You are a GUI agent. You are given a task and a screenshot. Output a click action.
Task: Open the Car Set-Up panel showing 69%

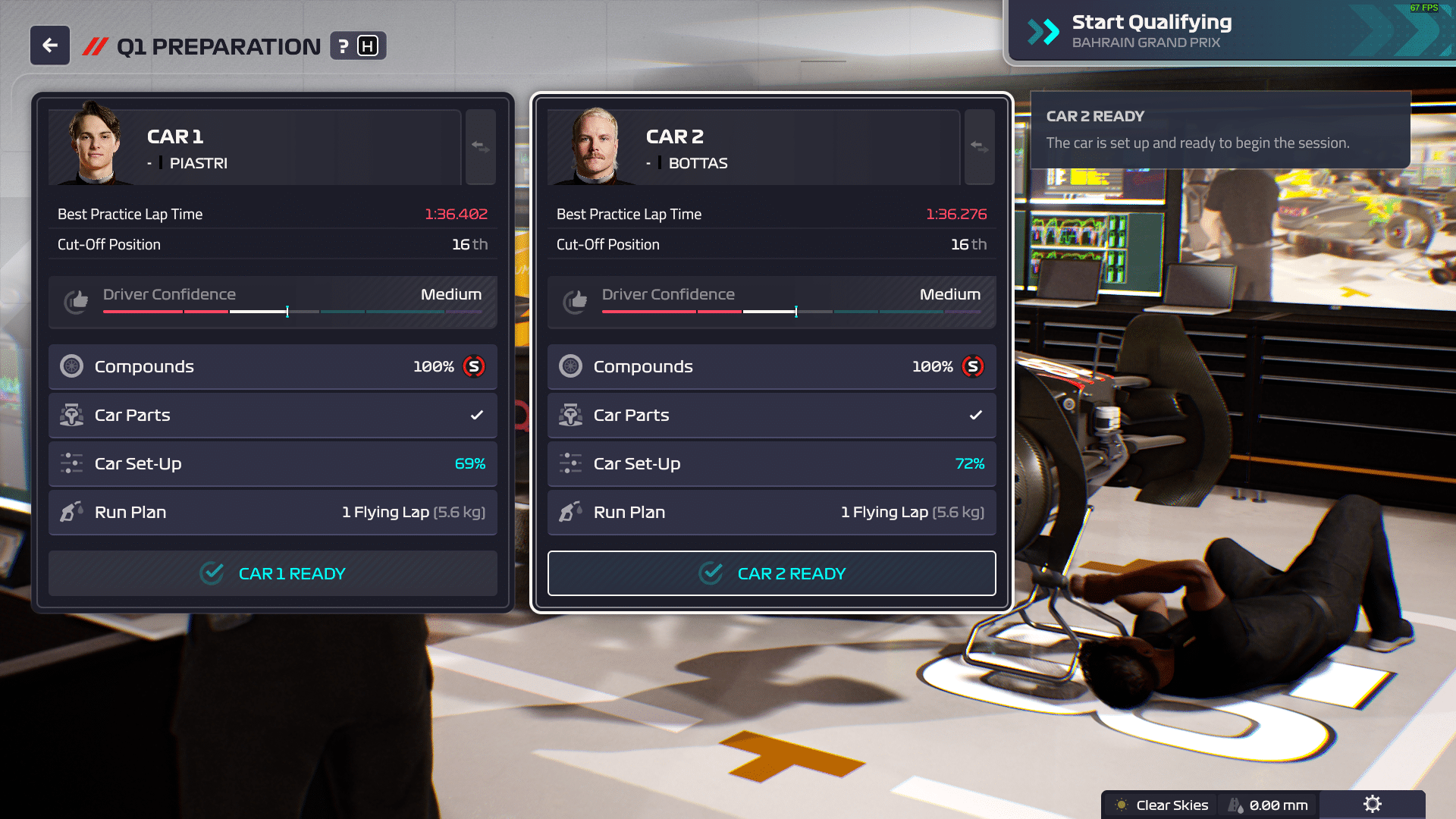pos(272,463)
